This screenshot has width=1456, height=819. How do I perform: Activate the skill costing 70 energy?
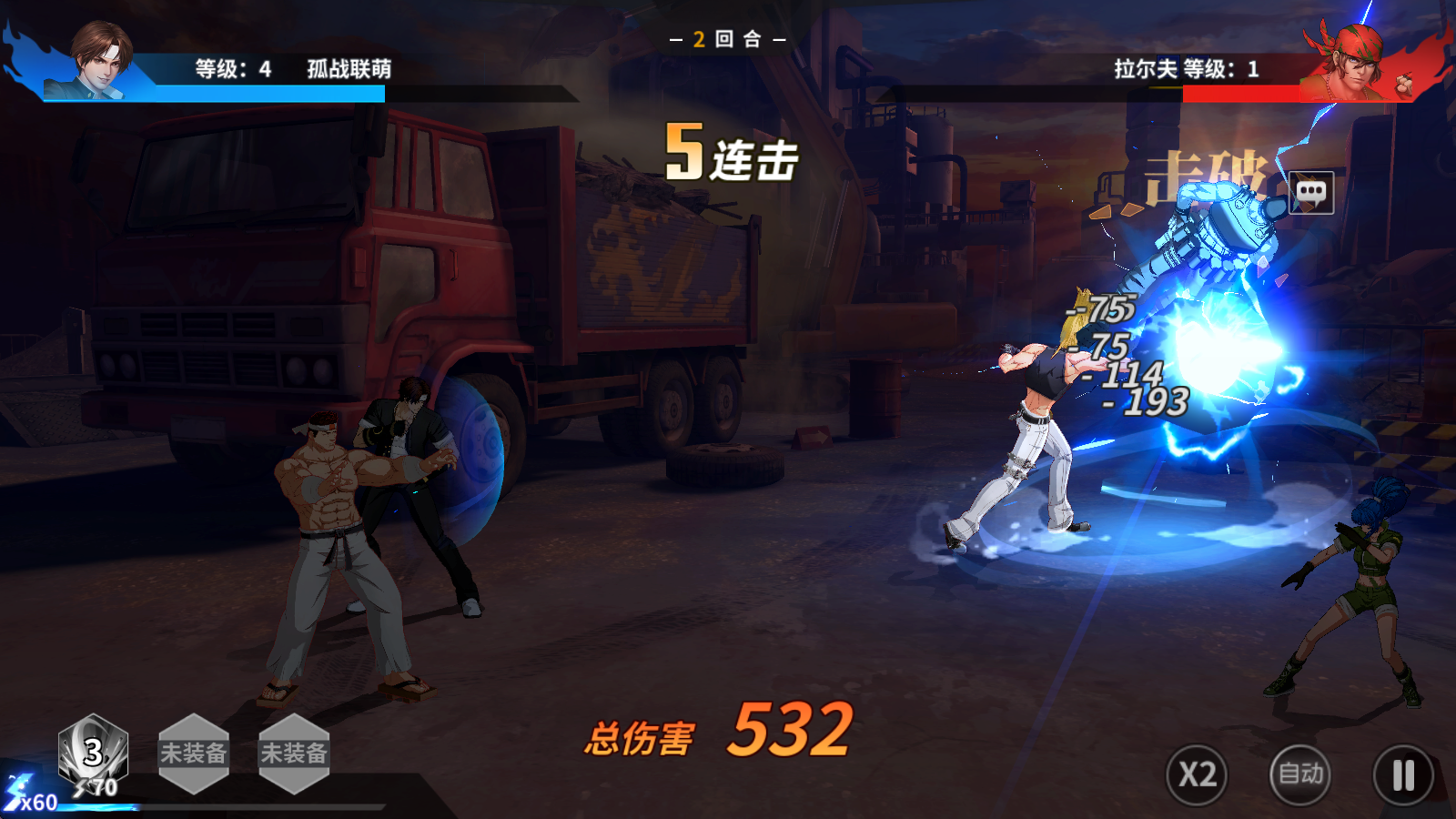point(94,753)
